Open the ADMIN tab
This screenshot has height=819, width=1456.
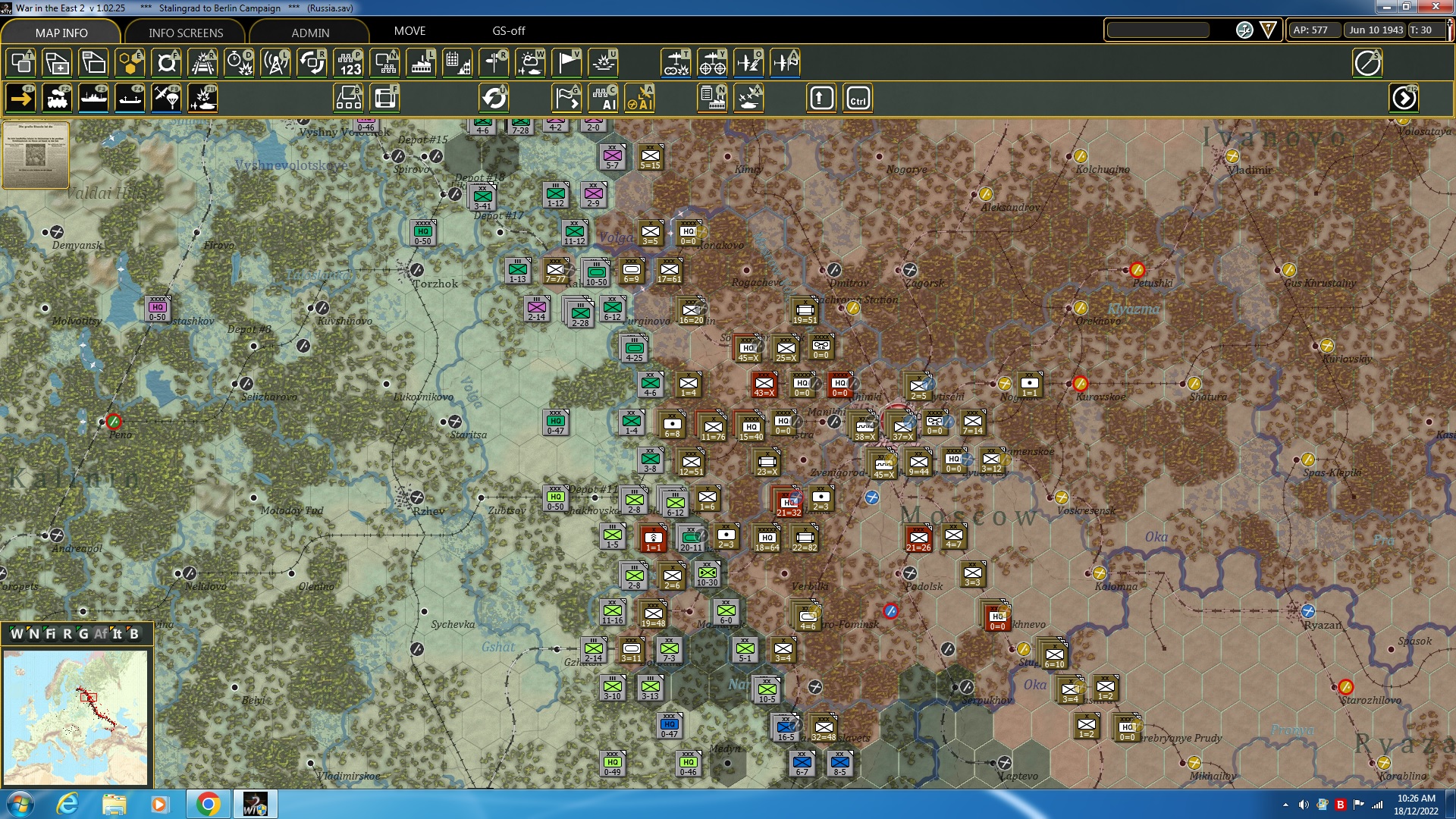[x=311, y=33]
